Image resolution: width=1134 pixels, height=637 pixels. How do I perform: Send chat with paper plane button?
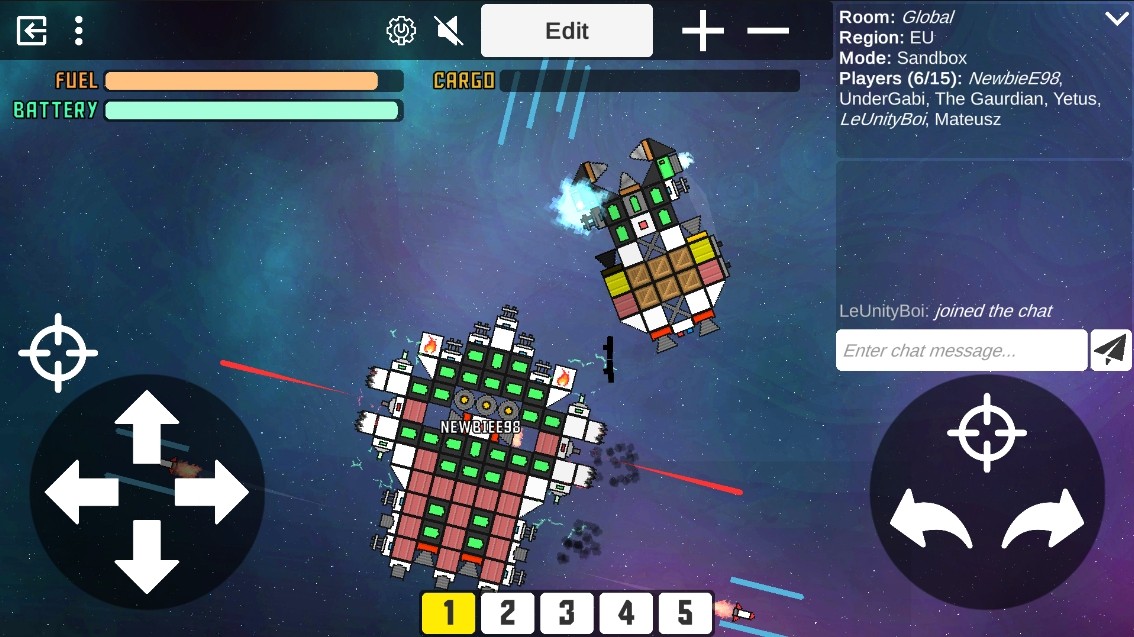point(1111,350)
